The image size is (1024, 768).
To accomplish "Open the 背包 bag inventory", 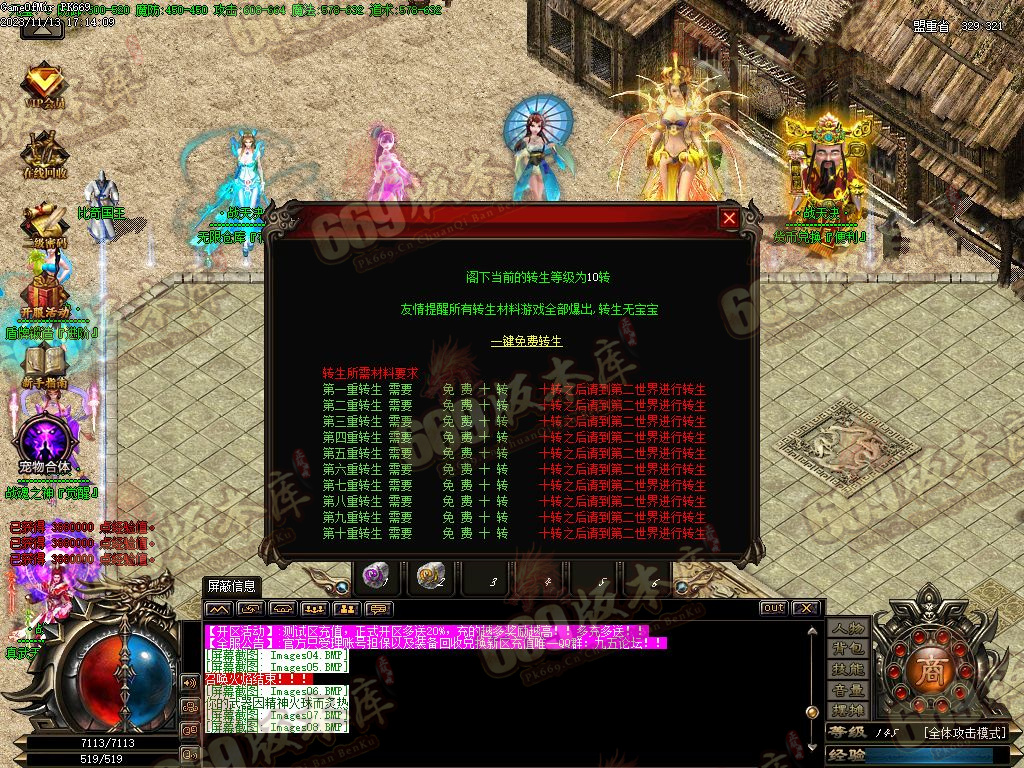I will click(x=848, y=649).
